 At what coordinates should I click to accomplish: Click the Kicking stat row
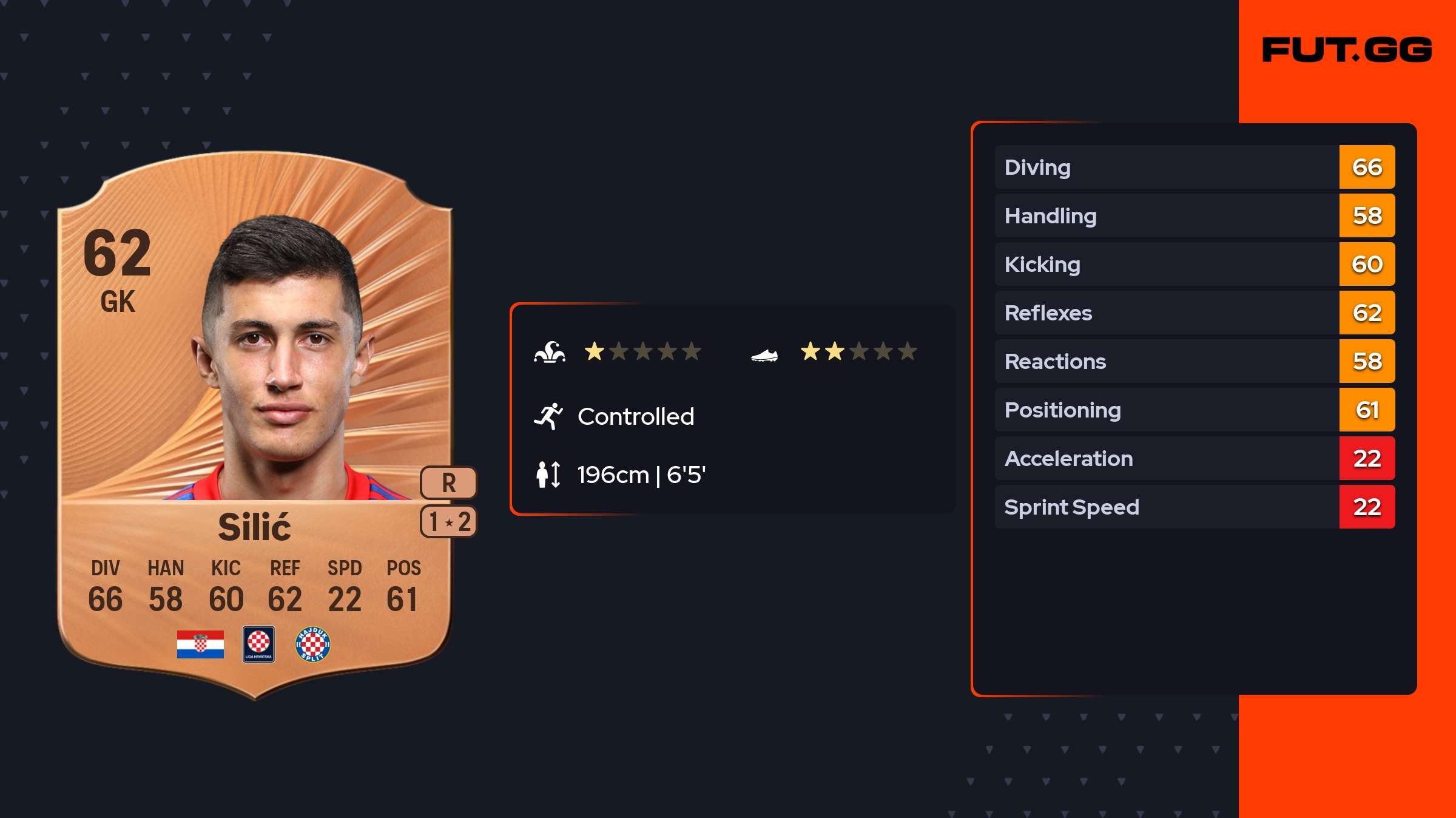click(x=1194, y=264)
